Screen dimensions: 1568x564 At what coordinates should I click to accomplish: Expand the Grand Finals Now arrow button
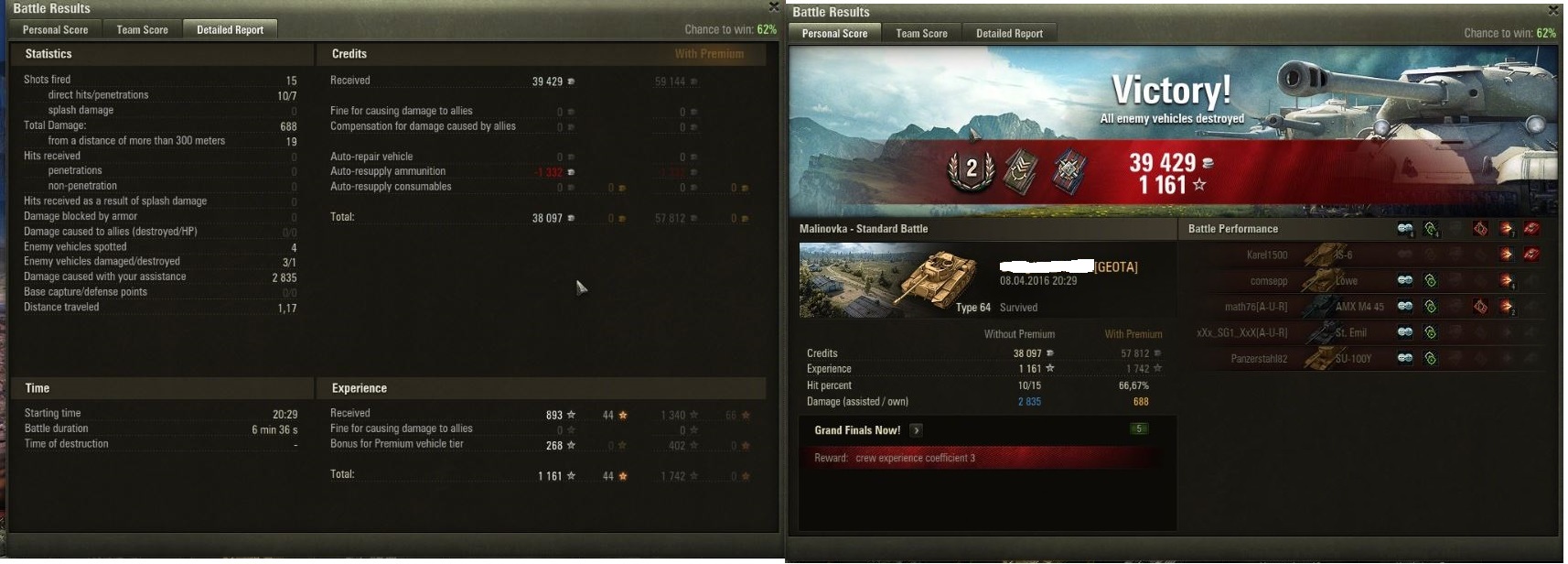pyautogui.click(x=916, y=430)
